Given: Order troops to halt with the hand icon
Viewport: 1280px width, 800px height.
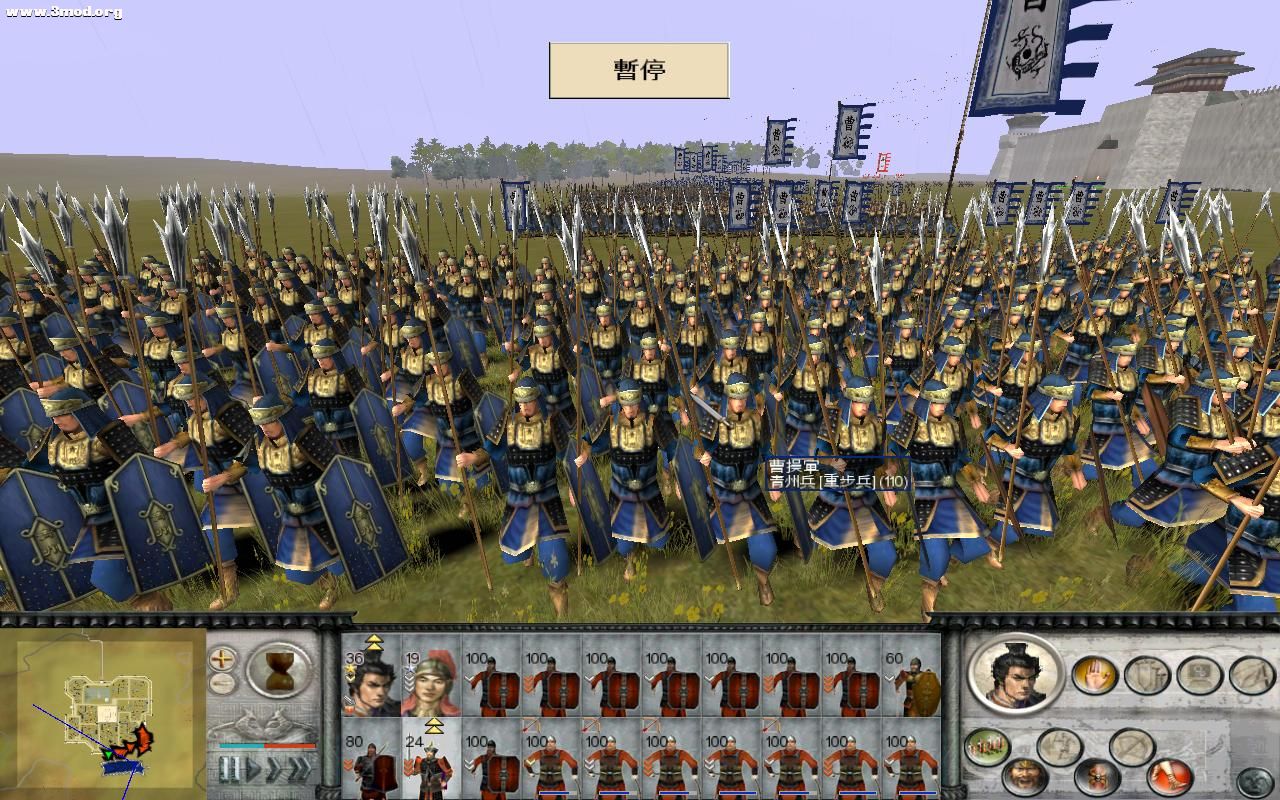Looking at the screenshot, I should (1097, 674).
